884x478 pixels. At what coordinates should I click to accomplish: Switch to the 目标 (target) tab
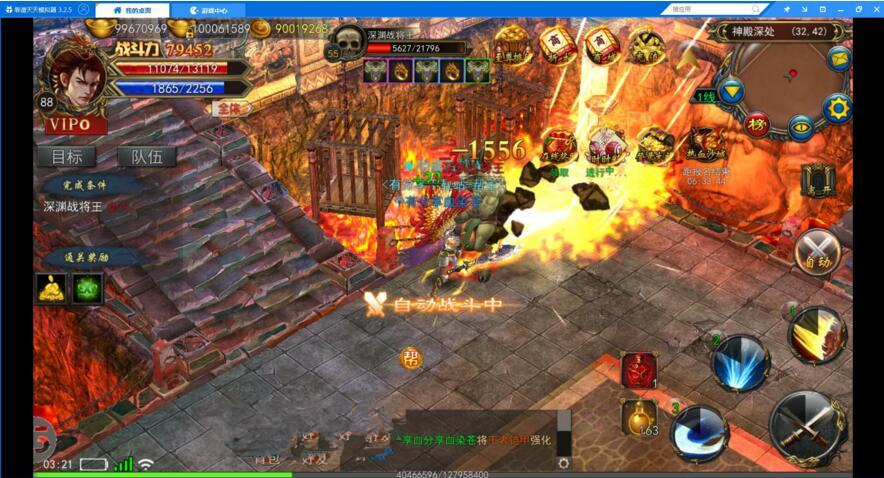[x=67, y=157]
